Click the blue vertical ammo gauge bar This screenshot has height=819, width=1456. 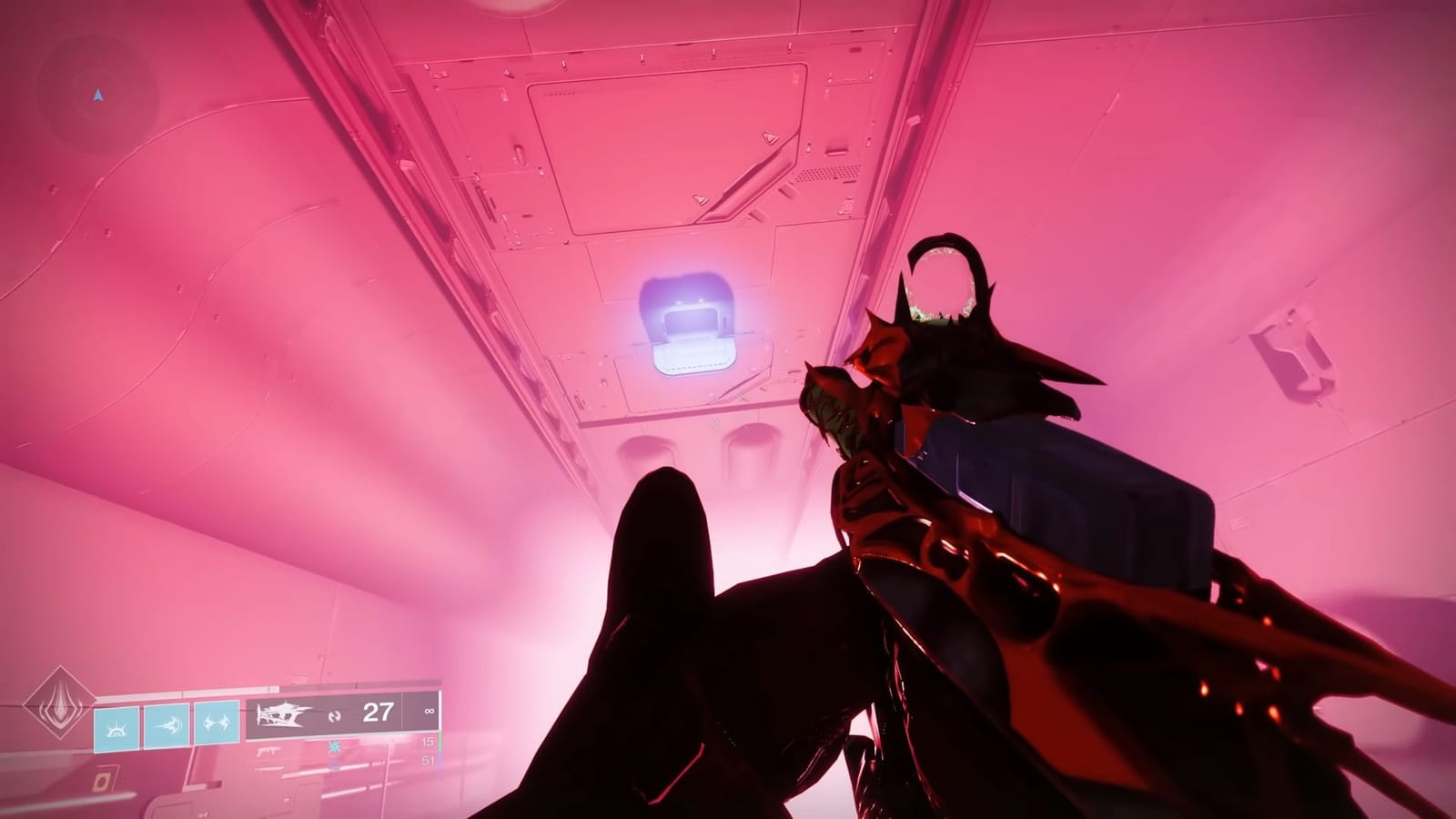(440, 761)
